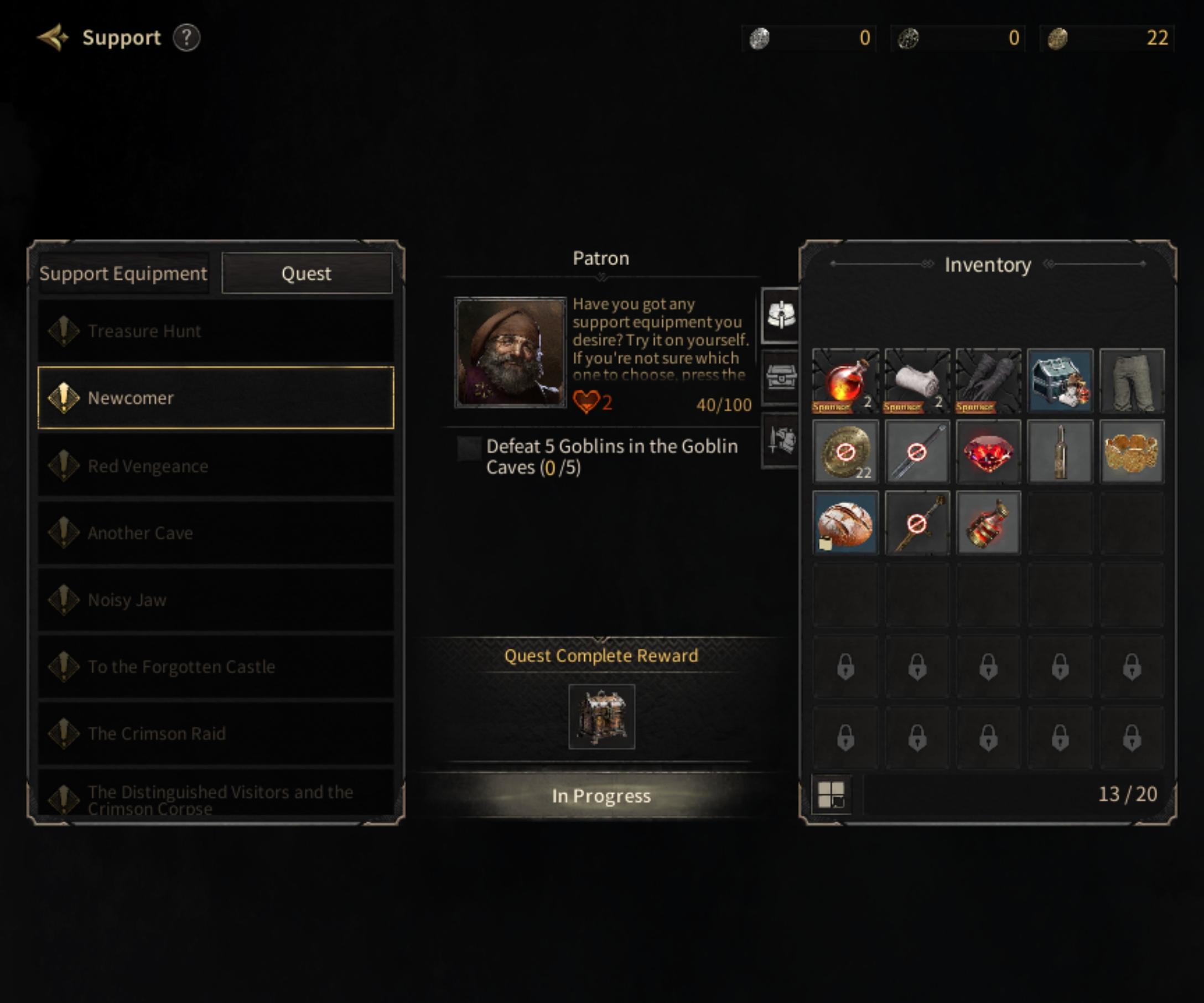Pick the red ruby gem slot
The width and height of the screenshot is (1204, 1003).
point(988,452)
